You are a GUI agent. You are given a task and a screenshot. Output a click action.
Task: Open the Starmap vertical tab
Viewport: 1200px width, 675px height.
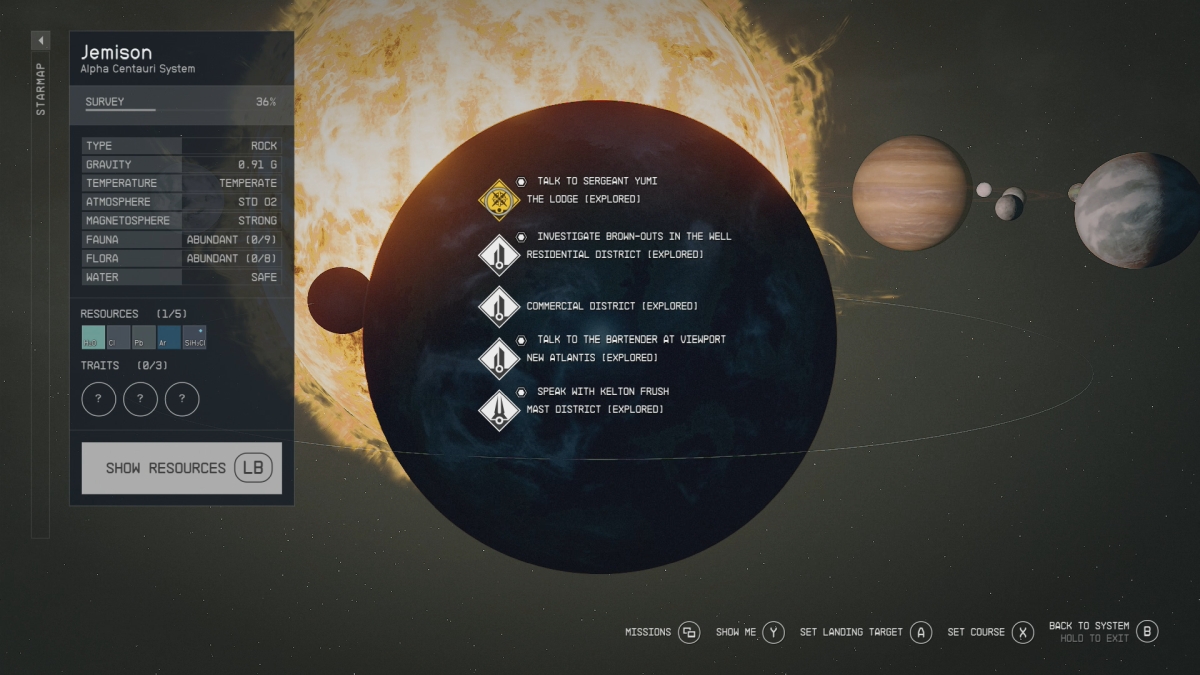coord(41,90)
